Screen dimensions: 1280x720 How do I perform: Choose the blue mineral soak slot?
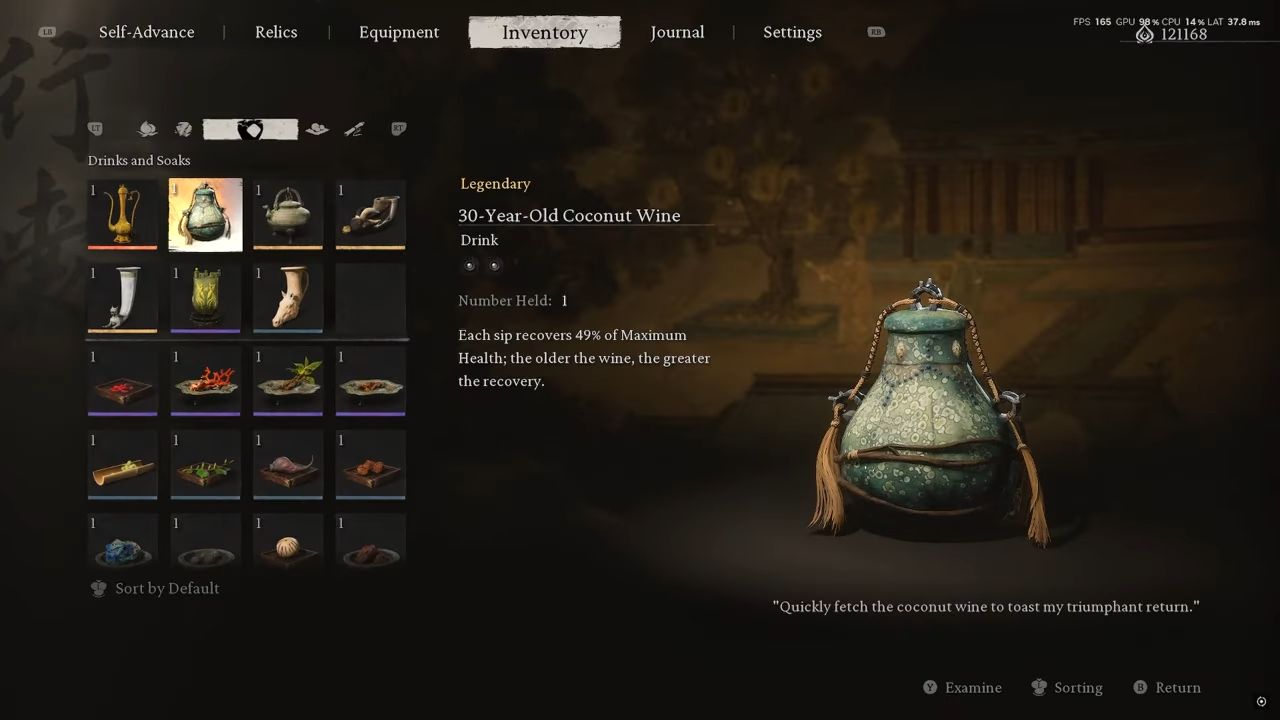122,543
